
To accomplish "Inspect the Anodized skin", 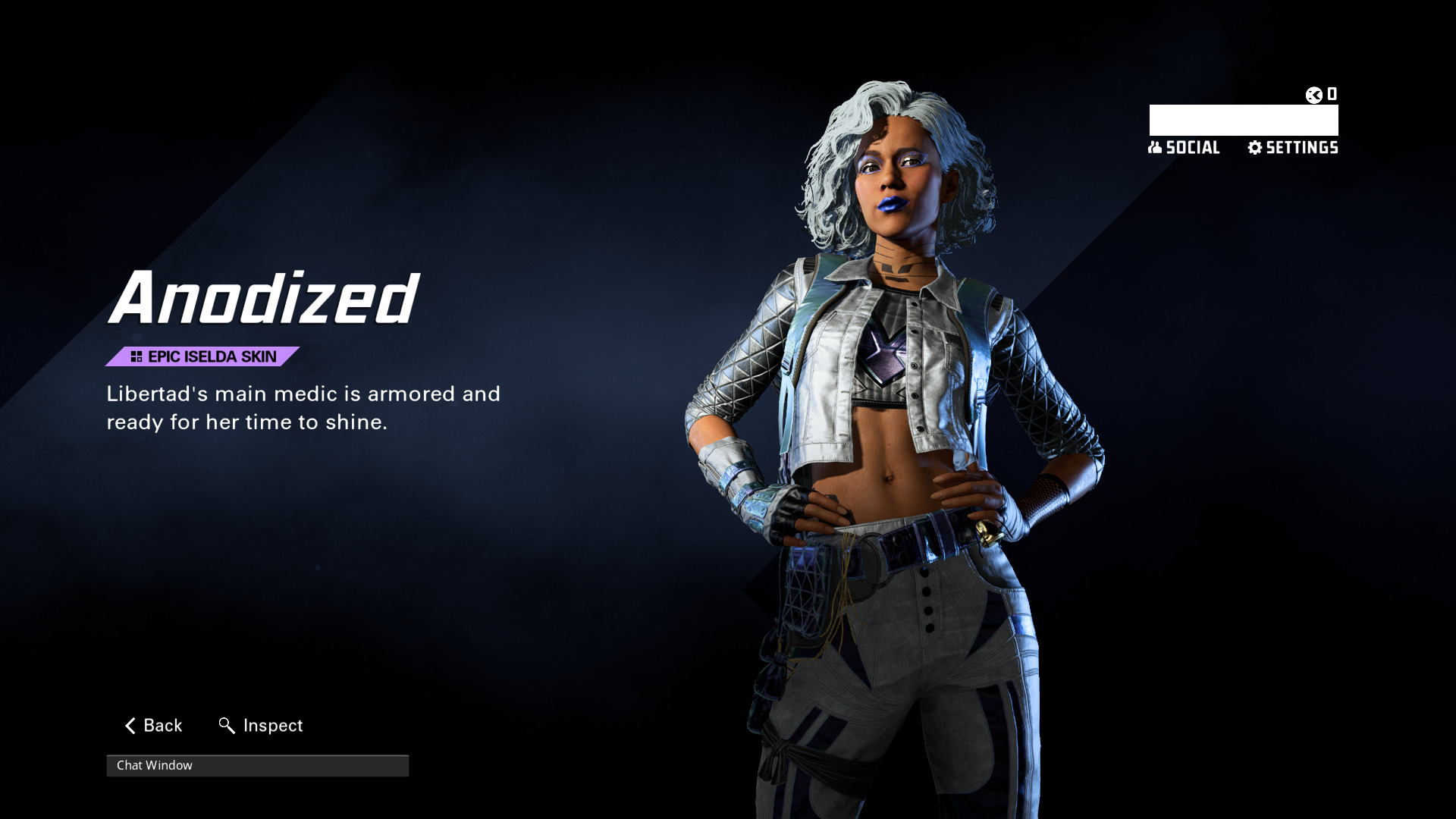I will (261, 726).
